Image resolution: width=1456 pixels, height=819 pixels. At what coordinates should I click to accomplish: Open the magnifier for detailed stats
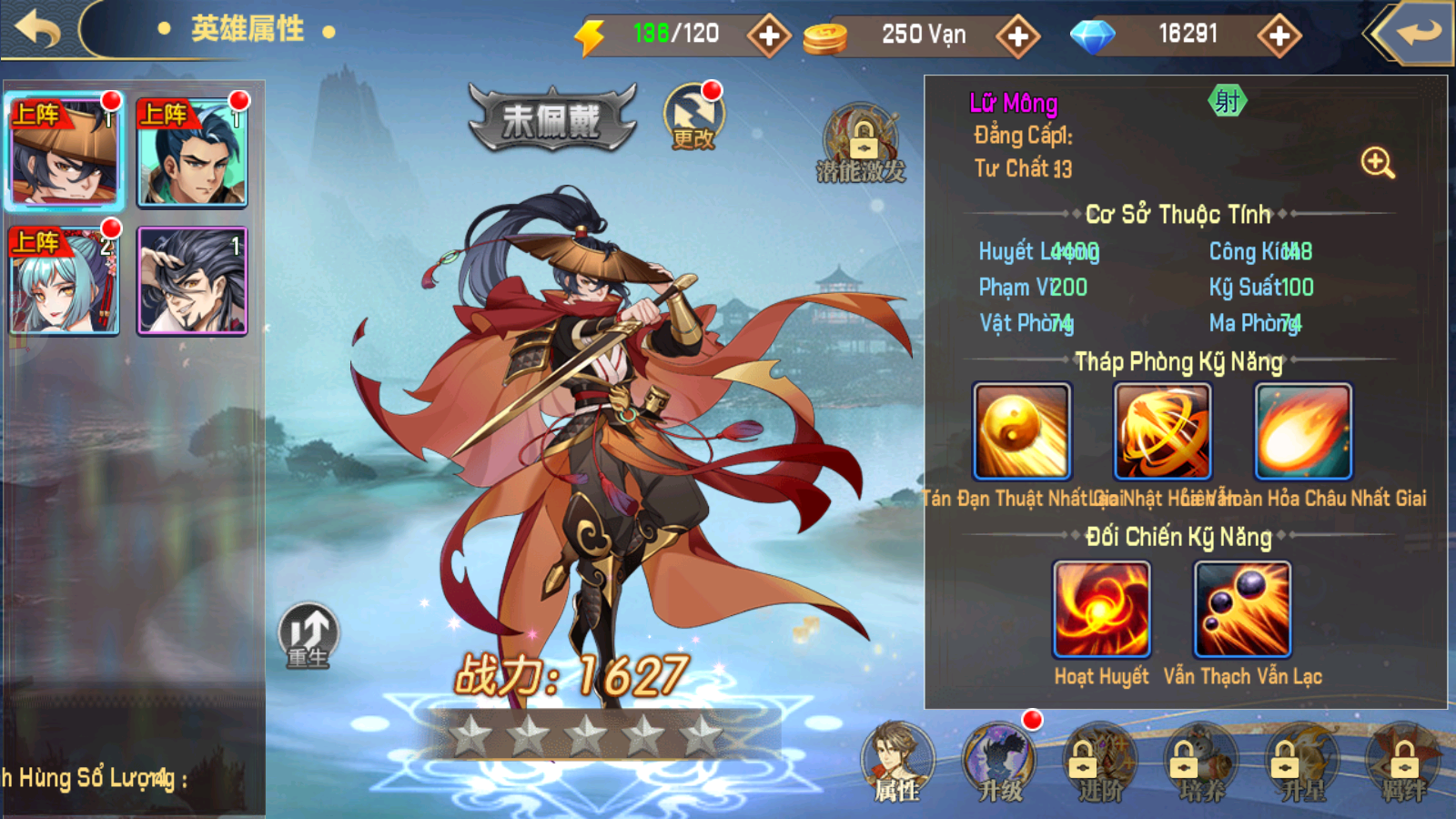(x=1377, y=163)
